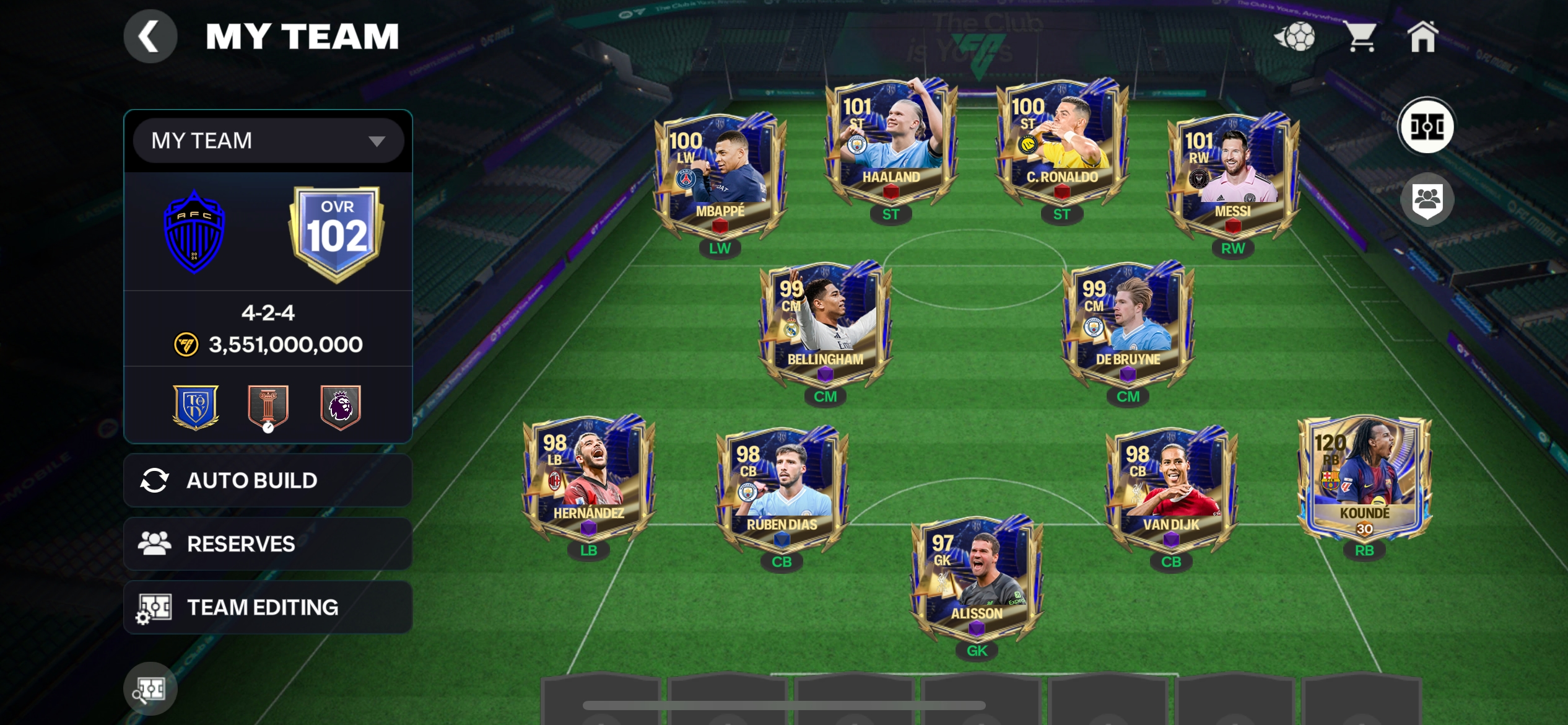This screenshot has height=725, width=1568.
Task: Tap the Premier League chemistry badge
Action: (340, 407)
